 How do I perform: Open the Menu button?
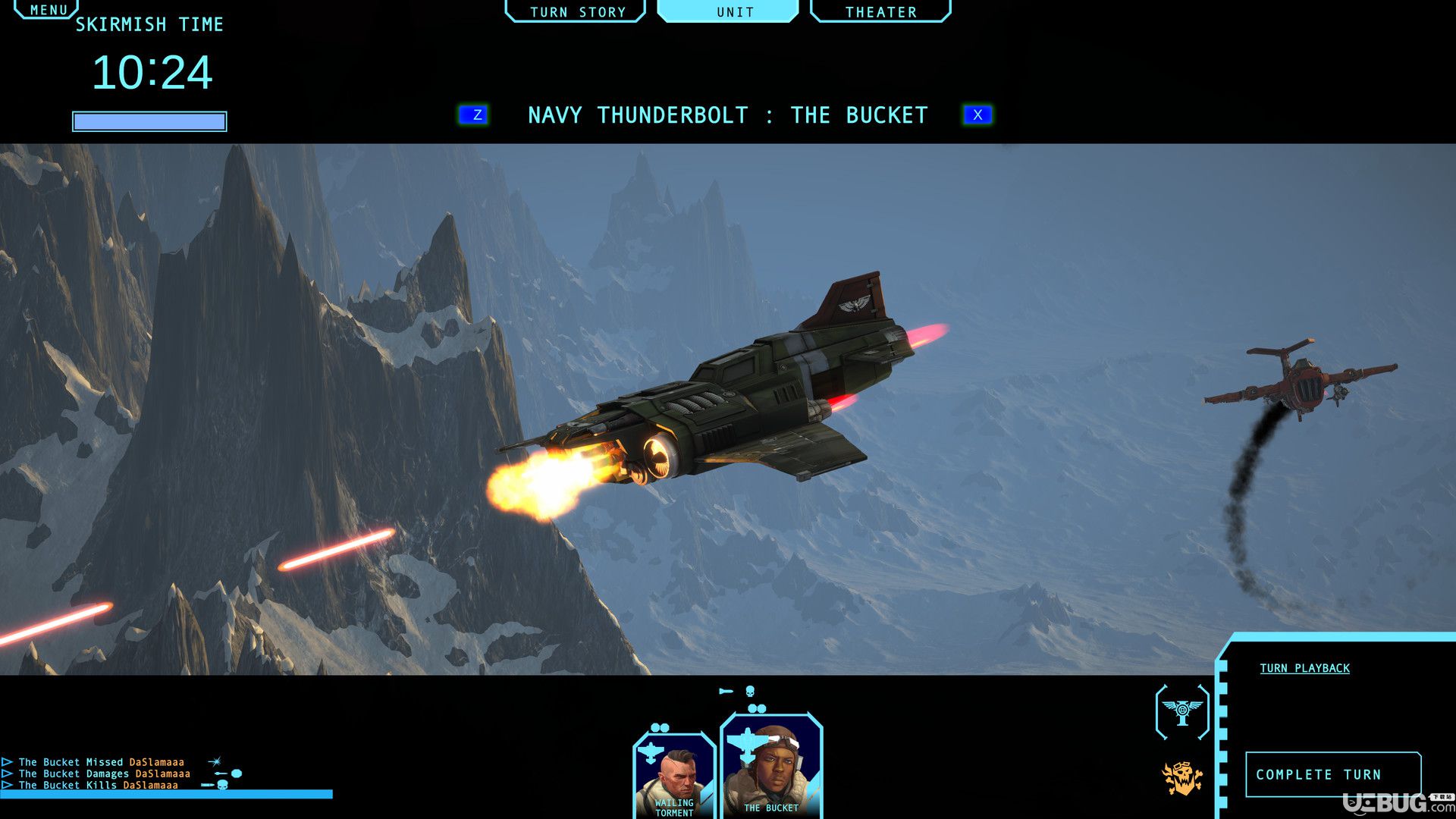pos(47,9)
